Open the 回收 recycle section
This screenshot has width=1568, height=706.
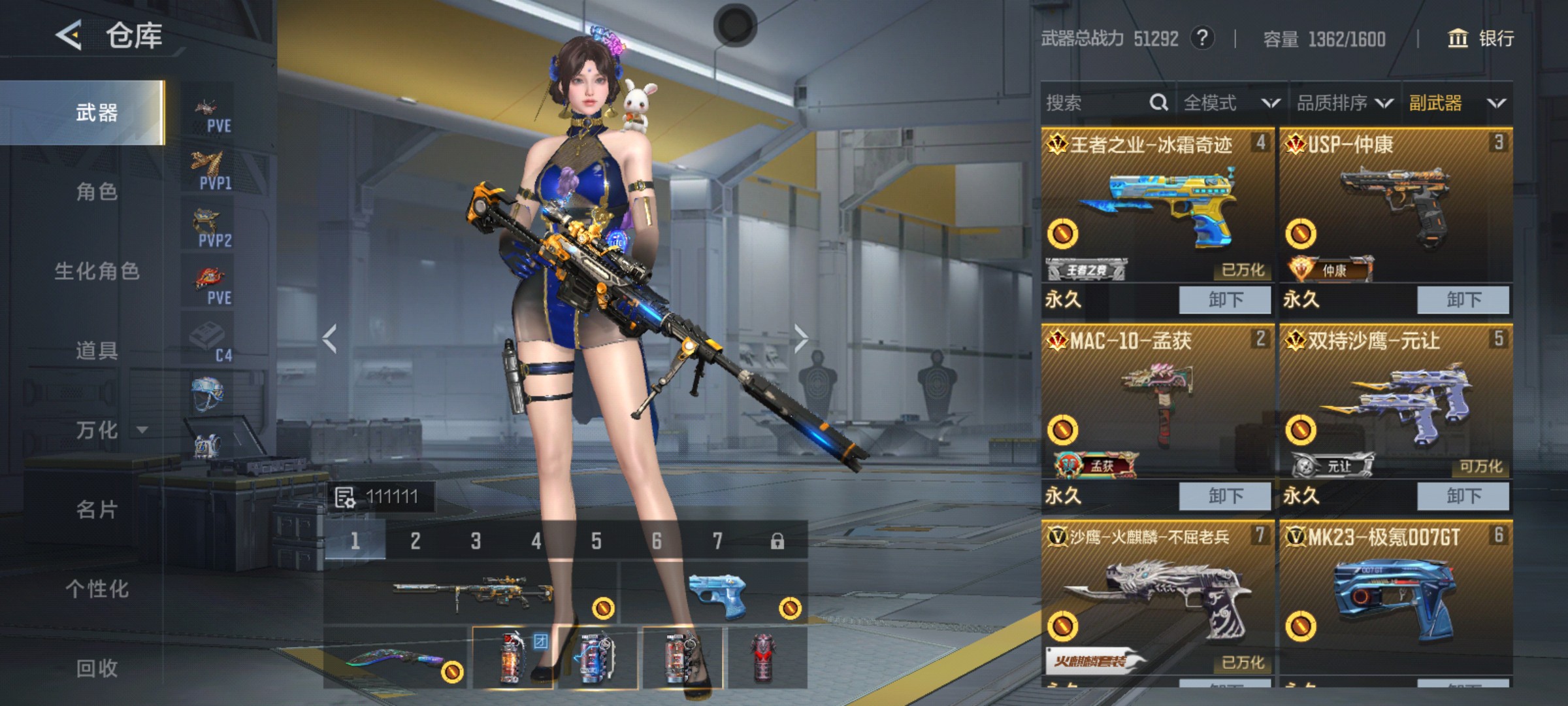coord(97,668)
